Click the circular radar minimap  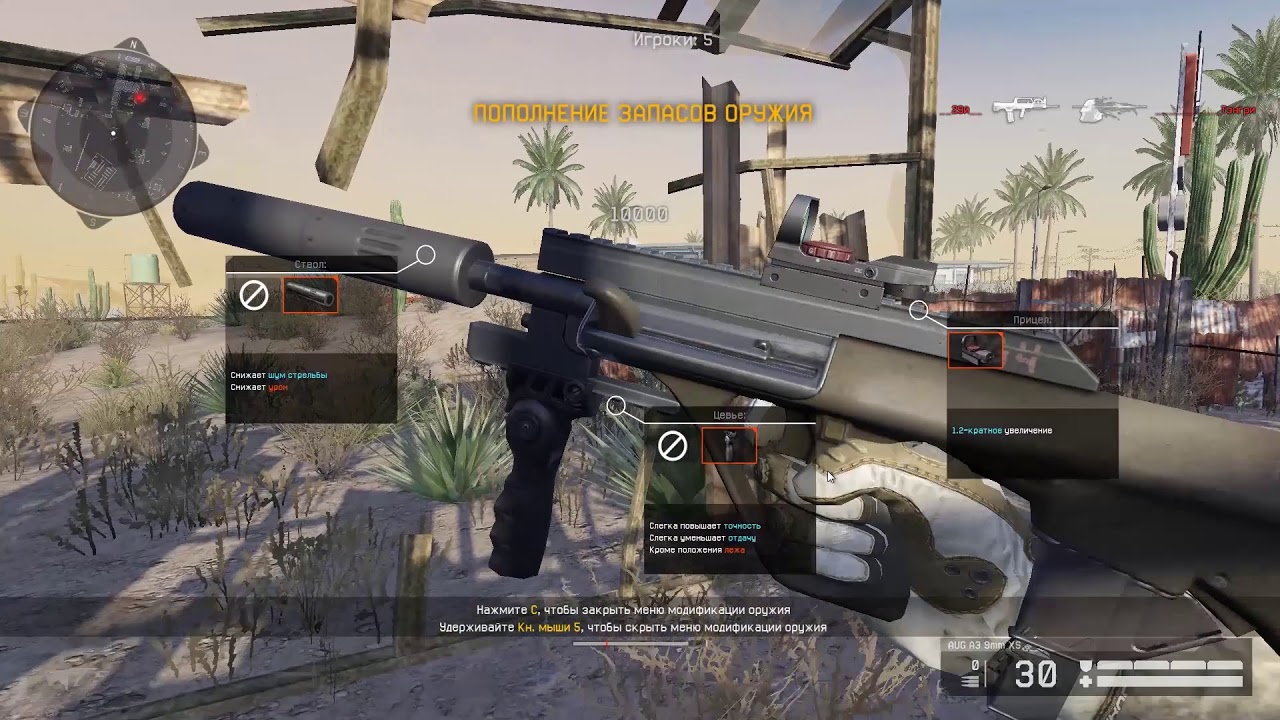point(113,132)
